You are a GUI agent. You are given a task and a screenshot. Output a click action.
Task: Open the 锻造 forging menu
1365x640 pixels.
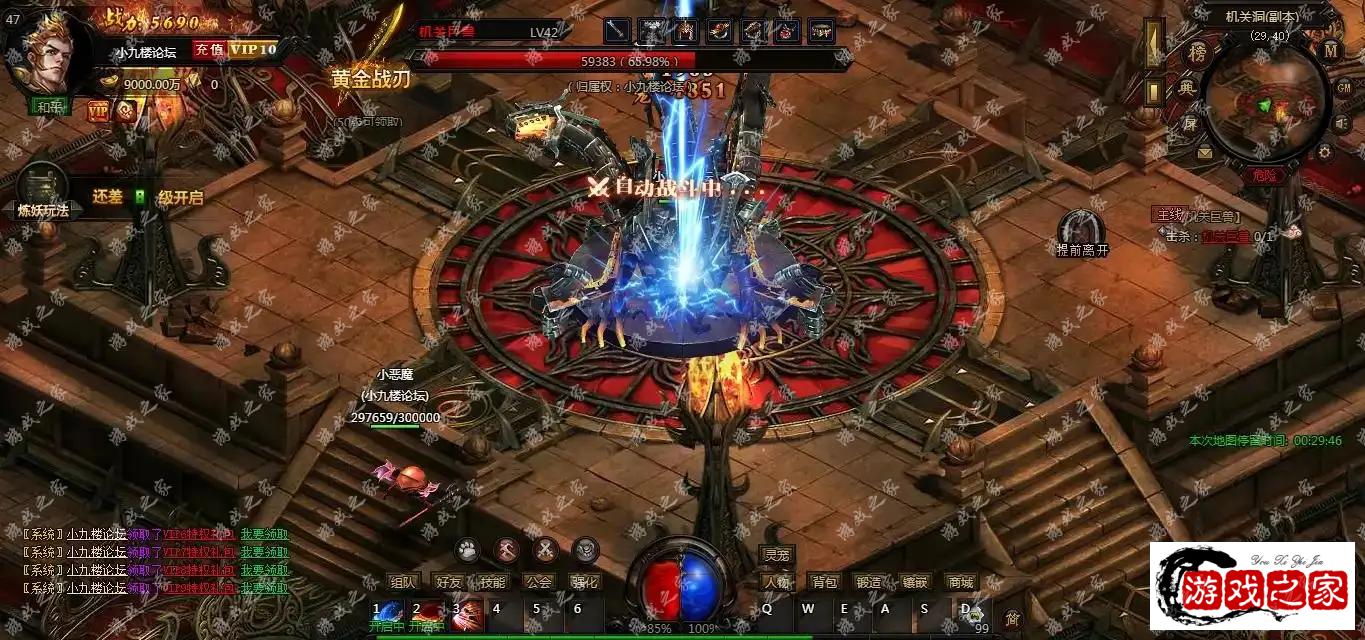click(x=869, y=582)
